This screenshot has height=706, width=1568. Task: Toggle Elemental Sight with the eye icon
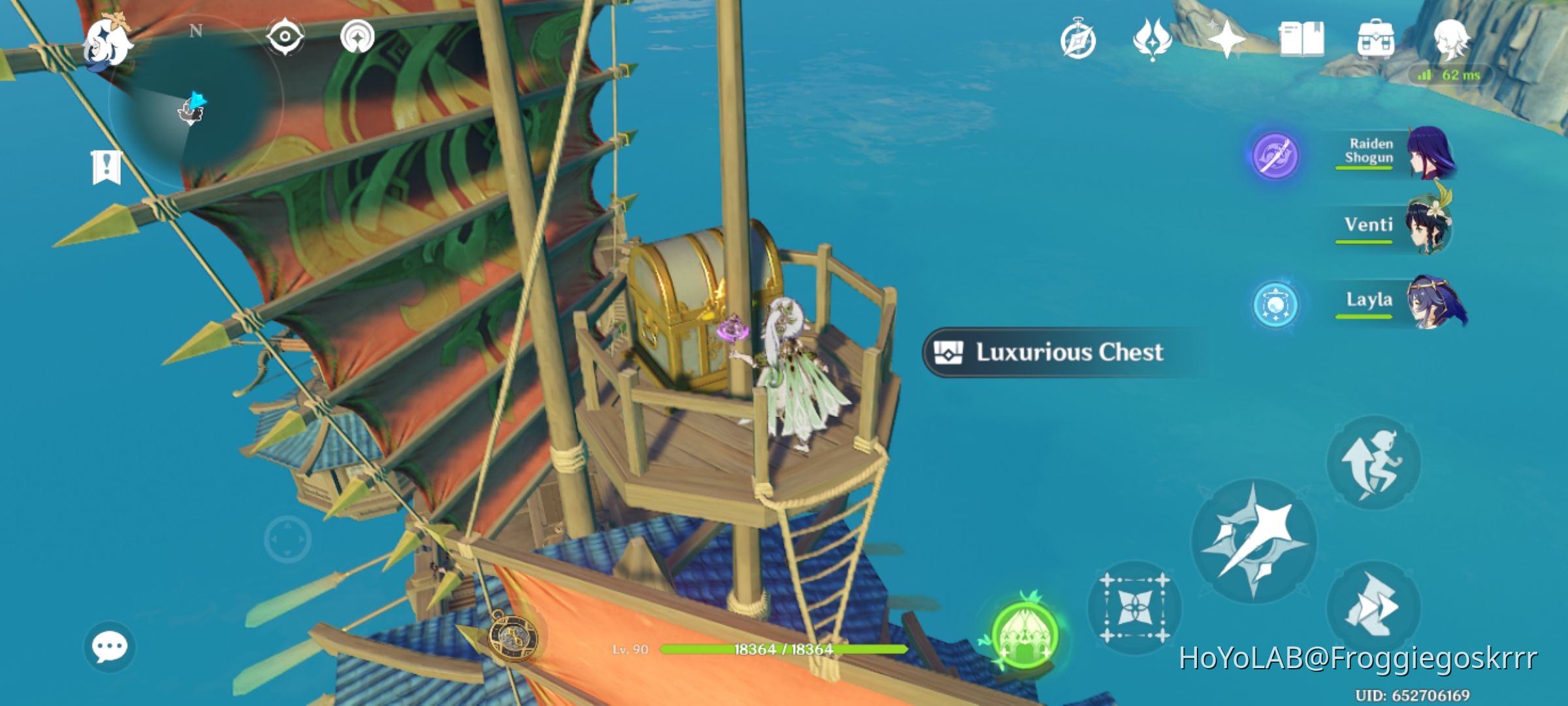286,37
